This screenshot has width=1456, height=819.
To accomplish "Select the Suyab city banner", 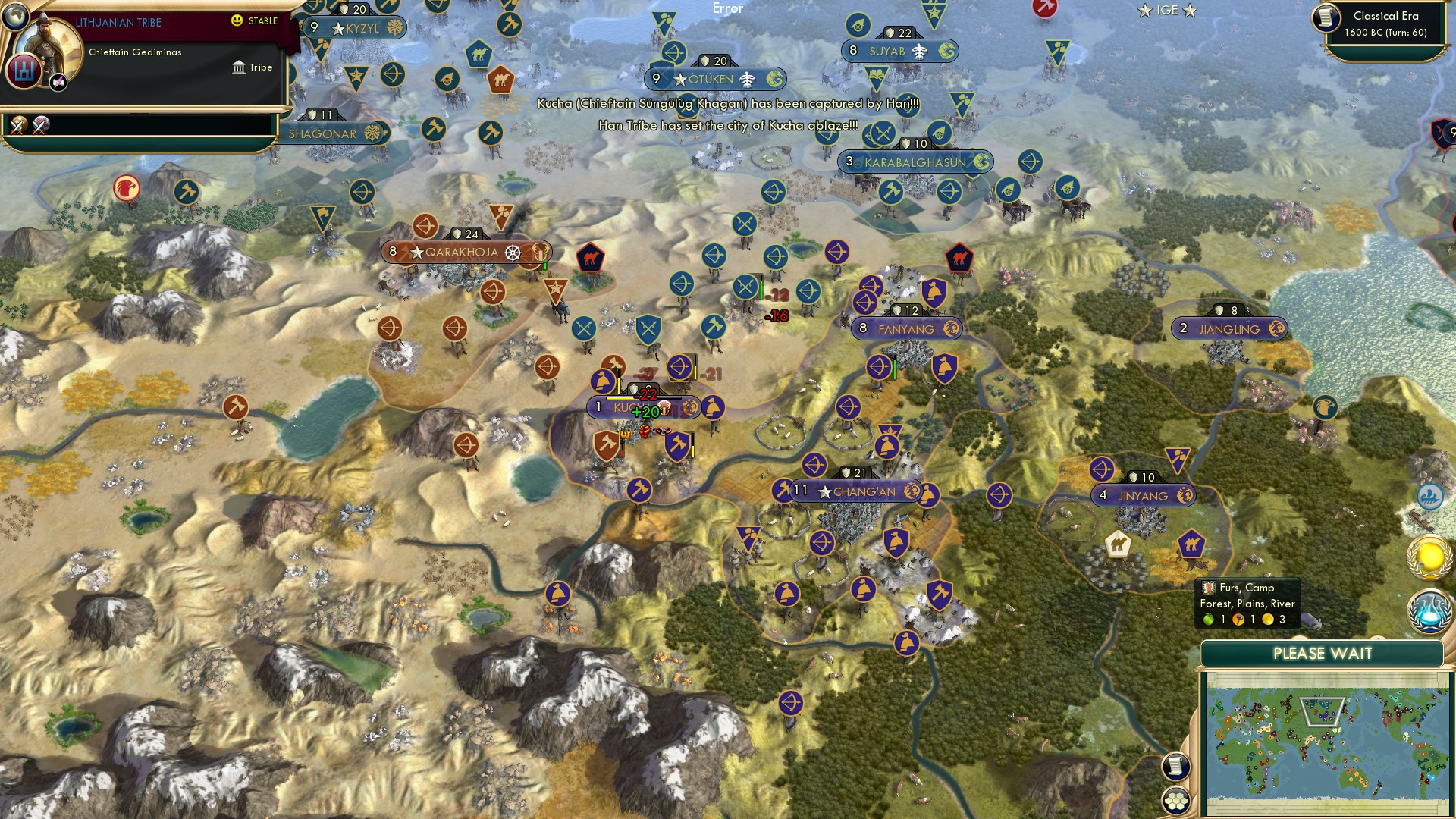I will click(x=899, y=51).
